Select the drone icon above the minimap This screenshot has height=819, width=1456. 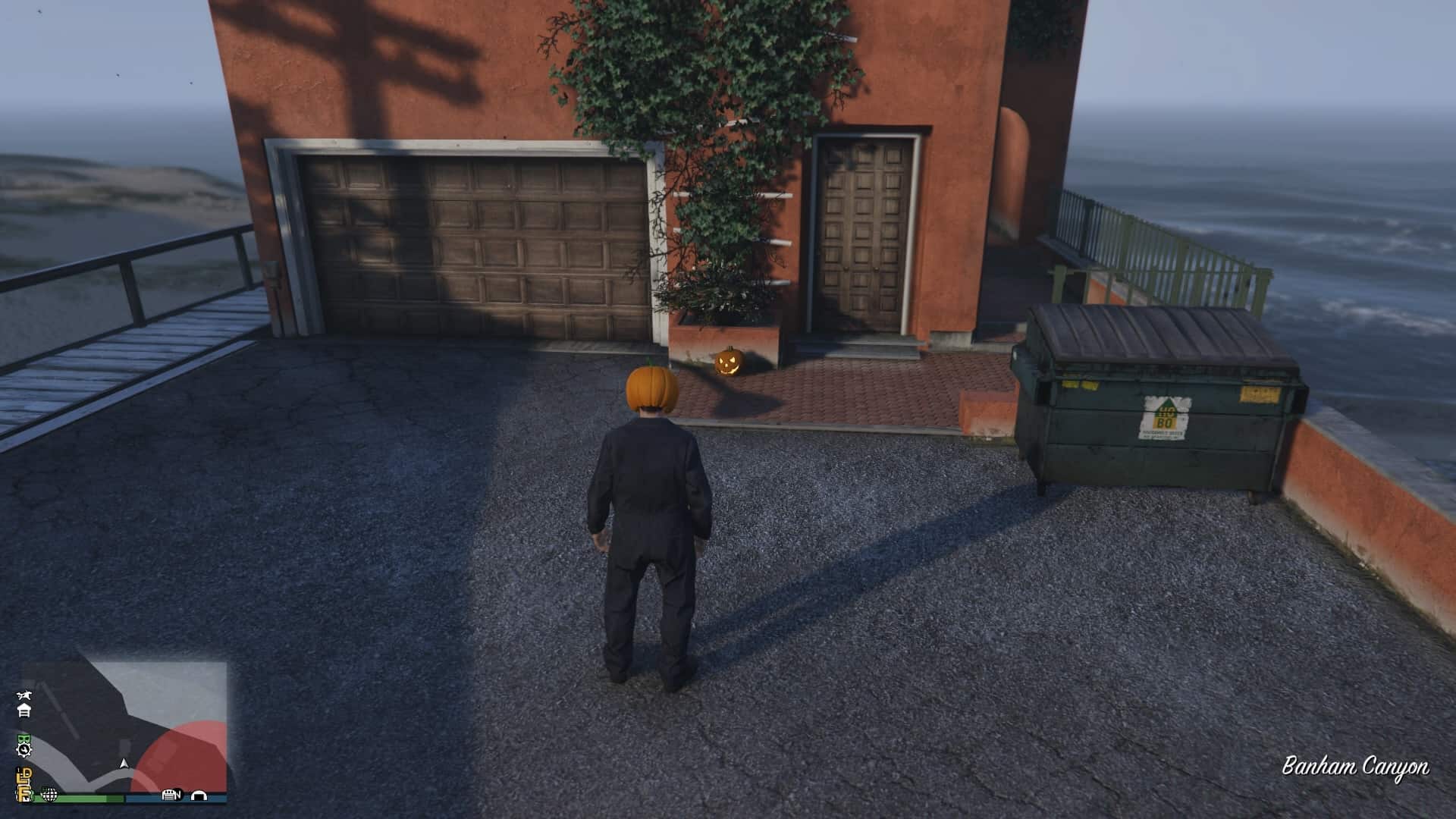(x=23, y=696)
